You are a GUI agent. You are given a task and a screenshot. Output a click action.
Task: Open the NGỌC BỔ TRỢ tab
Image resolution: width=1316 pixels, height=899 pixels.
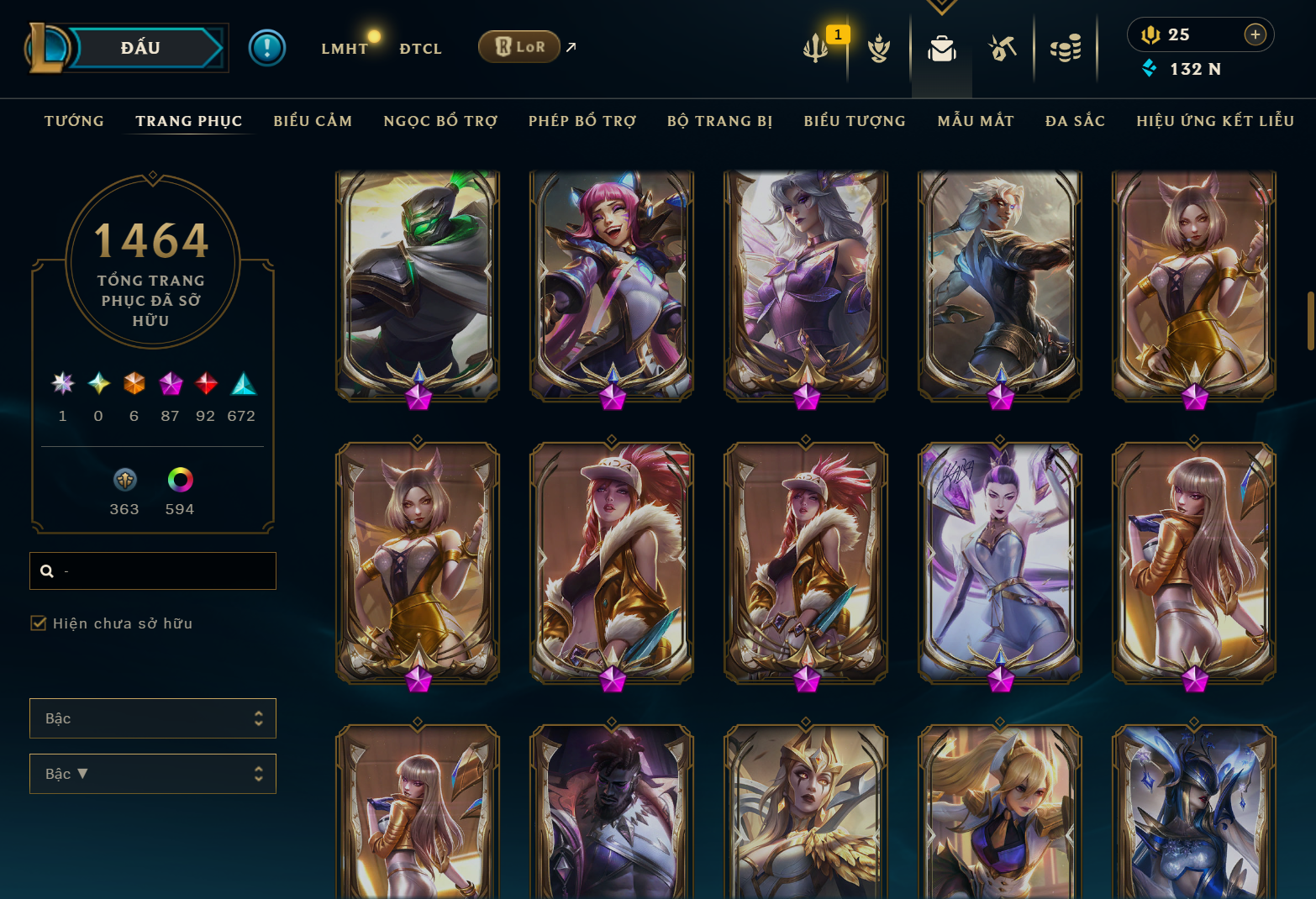point(440,120)
